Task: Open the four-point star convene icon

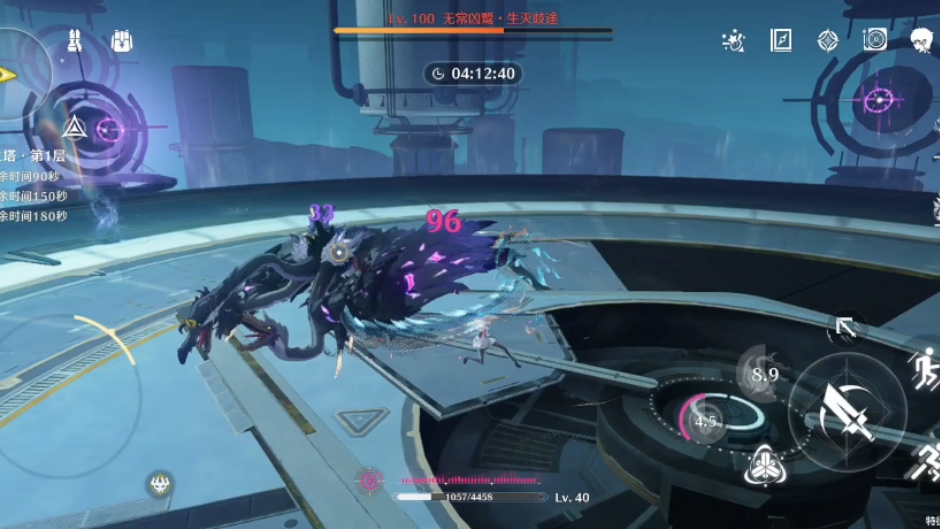Action: tap(828, 41)
